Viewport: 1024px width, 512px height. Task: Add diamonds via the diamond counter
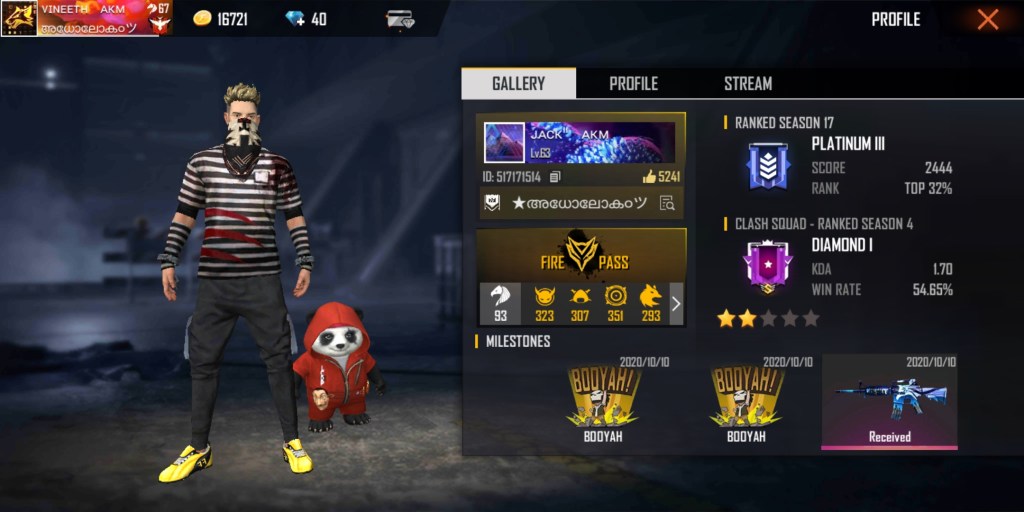tap(305, 19)
